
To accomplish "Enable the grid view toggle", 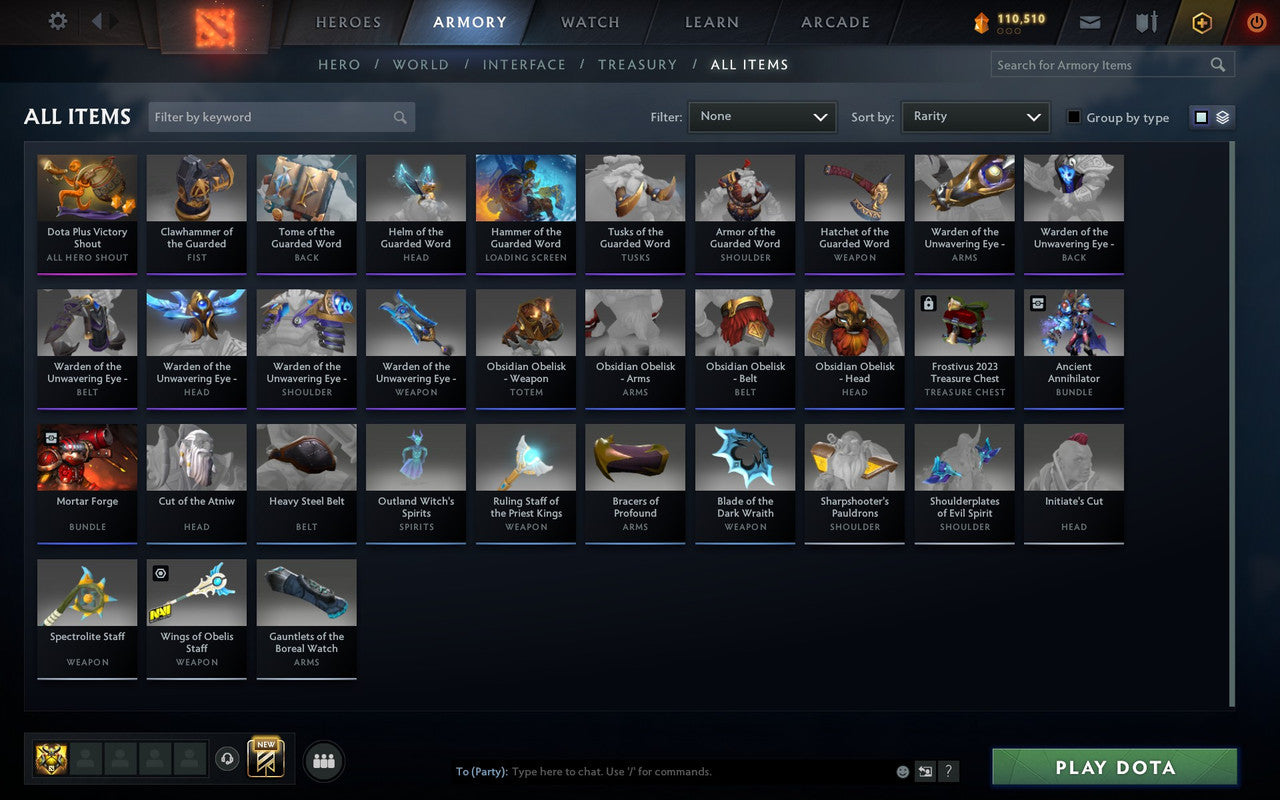I will [x=1200, y=116].
